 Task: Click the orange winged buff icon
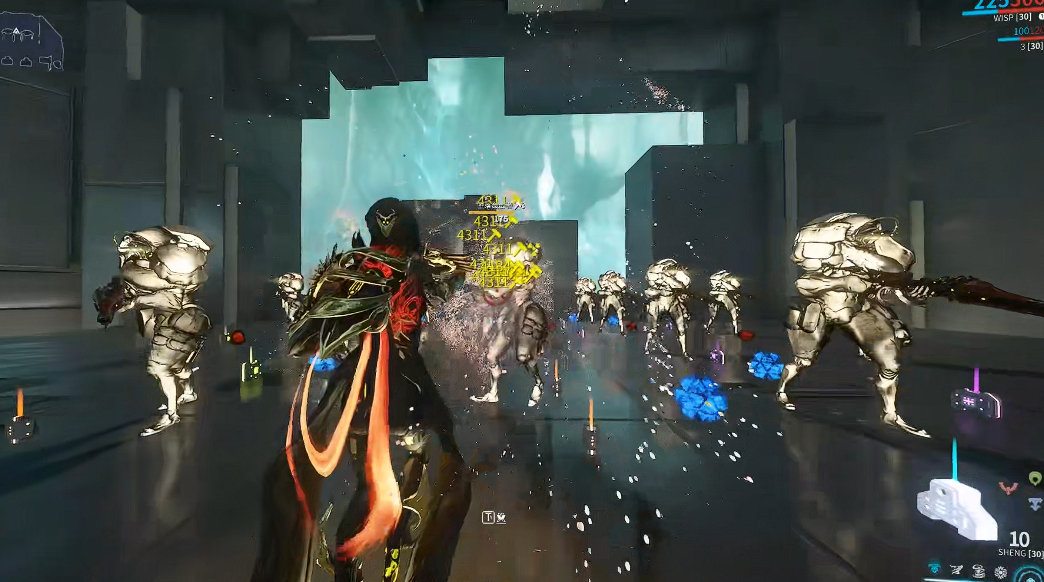[1007, 488]
